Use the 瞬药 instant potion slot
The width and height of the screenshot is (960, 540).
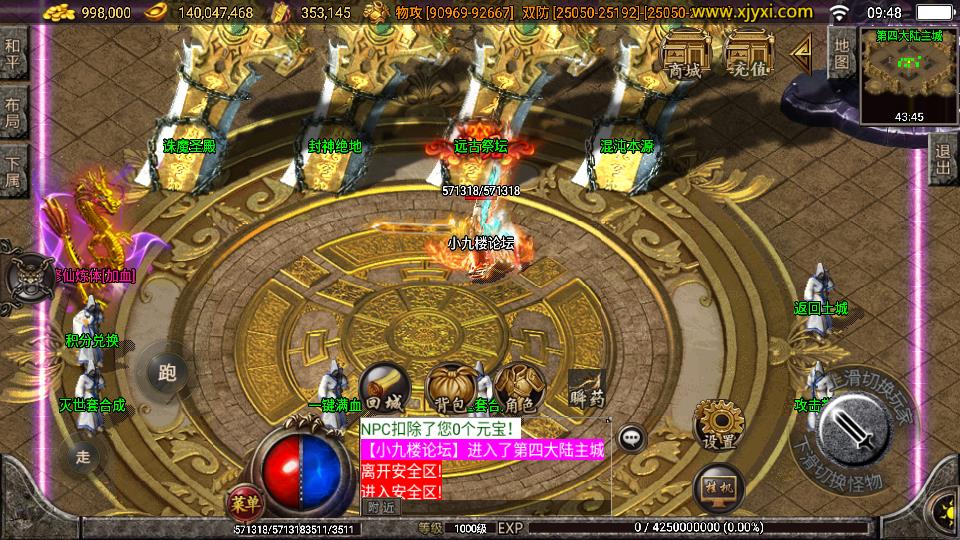(587, 388)
